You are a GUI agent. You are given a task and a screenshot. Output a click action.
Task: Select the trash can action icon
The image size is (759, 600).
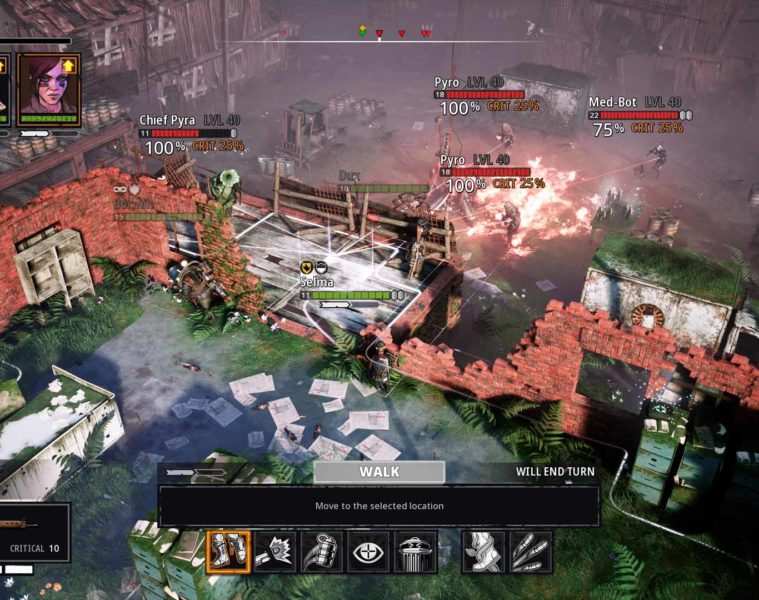pyautogui.click(x=415, y=552)
